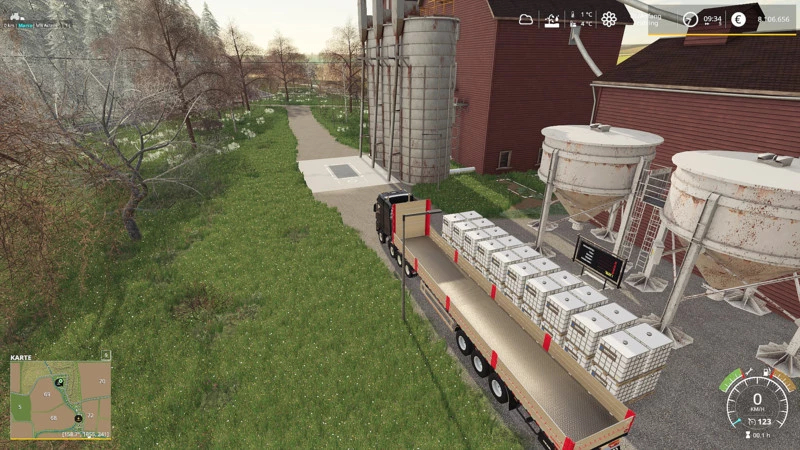
Task: Click the clock icon beside the time
Action: tap(689, 19)
